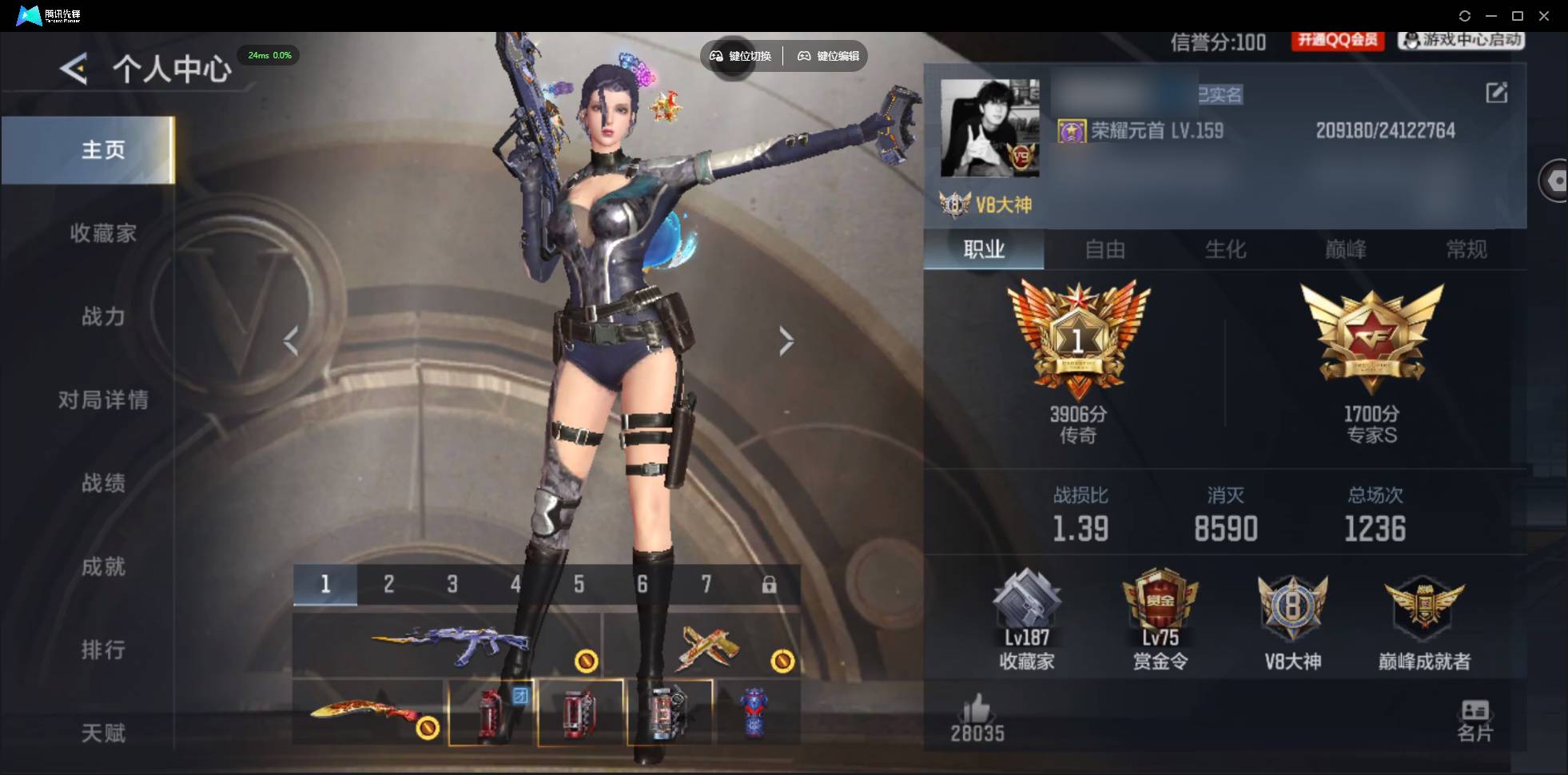Activate weapon loadout slot 5
Screen dimensions: 1568x775
579,584
